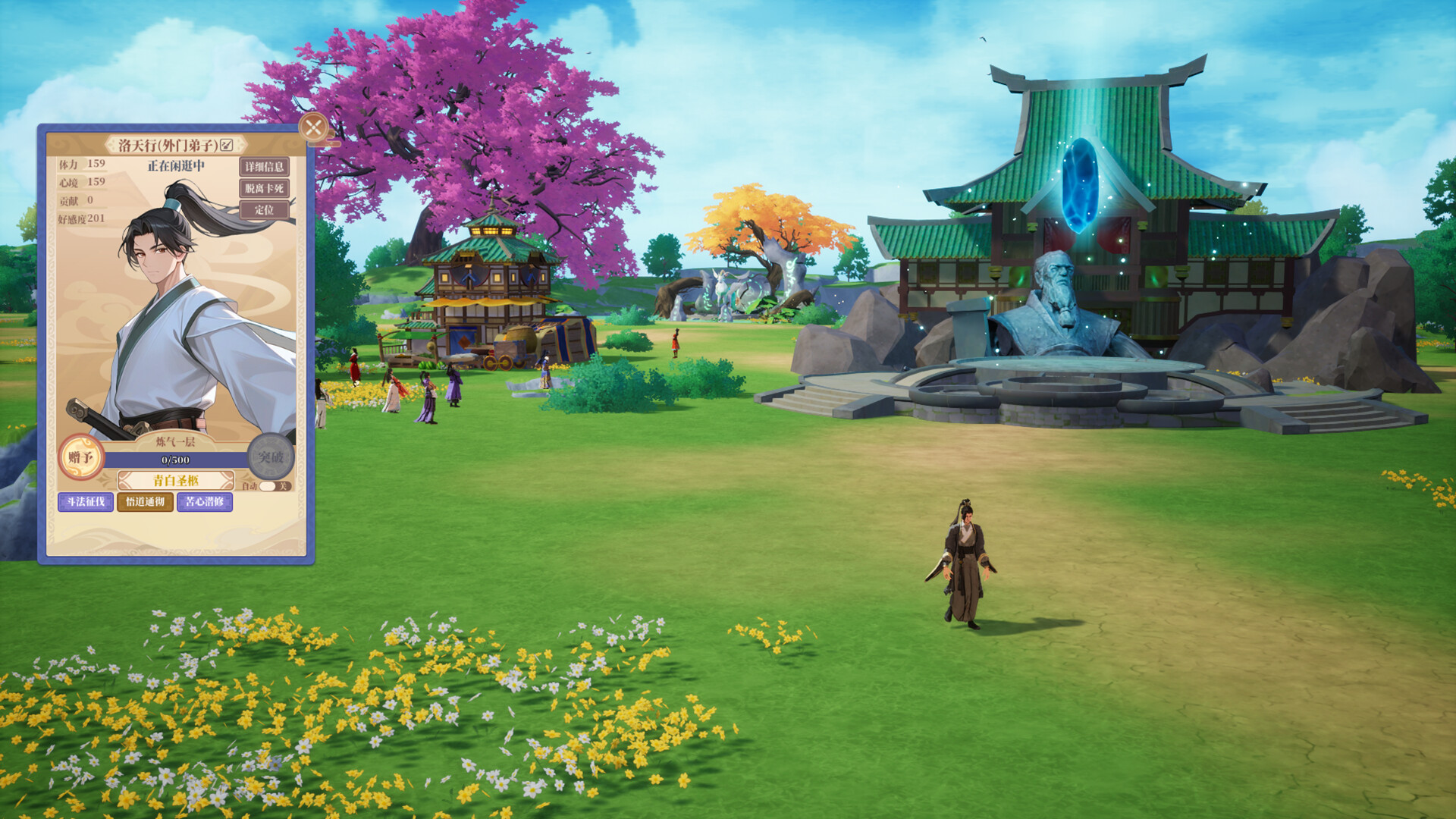Close the disciple panel with the X icon
This screenshot has height=819, width=1456.
314,127
